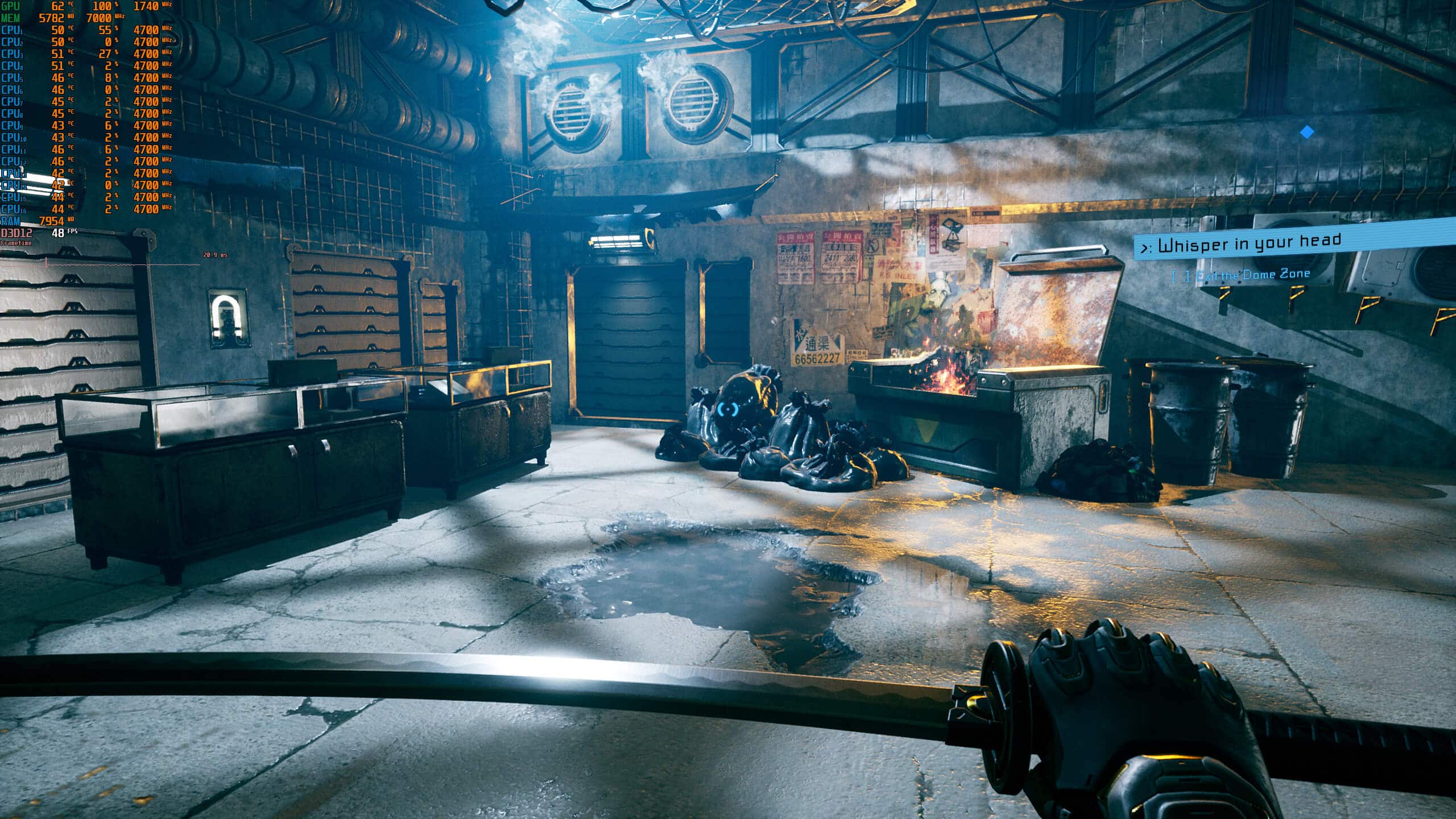Select the MEM clock reading of 7000 MHz

[x=100, y=18]
